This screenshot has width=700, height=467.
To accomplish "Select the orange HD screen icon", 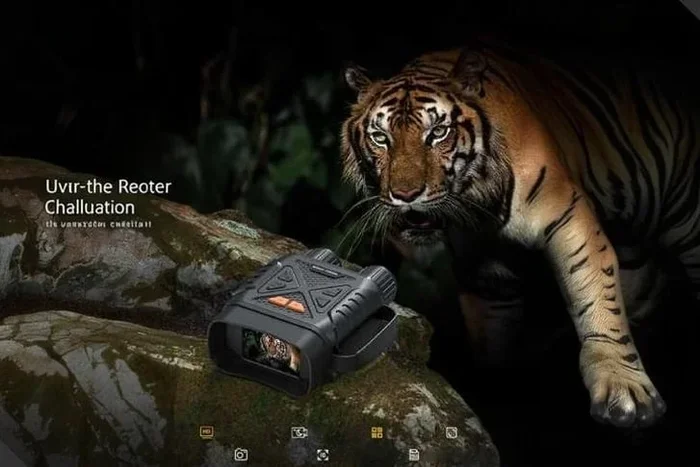I will coord(207,432).
